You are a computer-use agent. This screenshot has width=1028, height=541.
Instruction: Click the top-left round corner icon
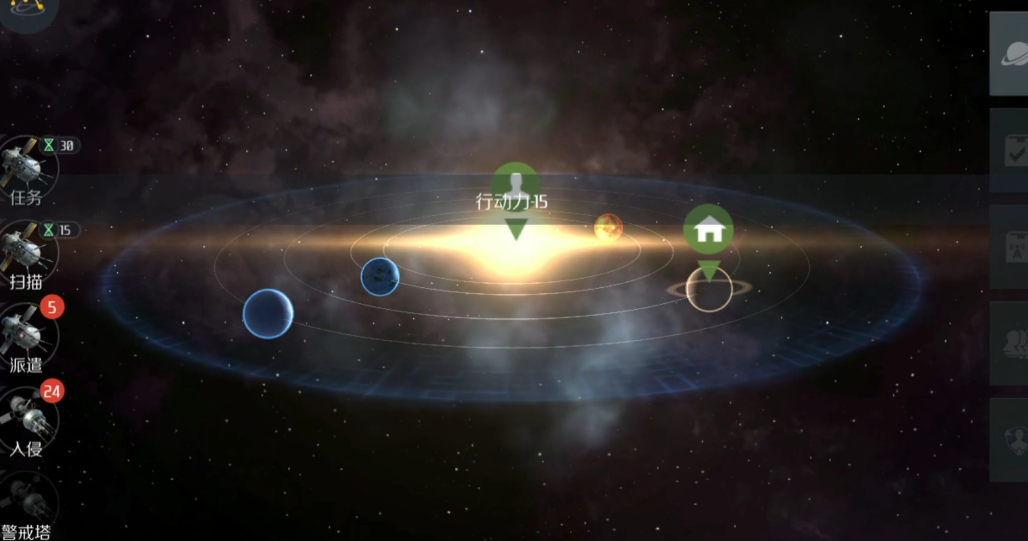click(26, 10)
